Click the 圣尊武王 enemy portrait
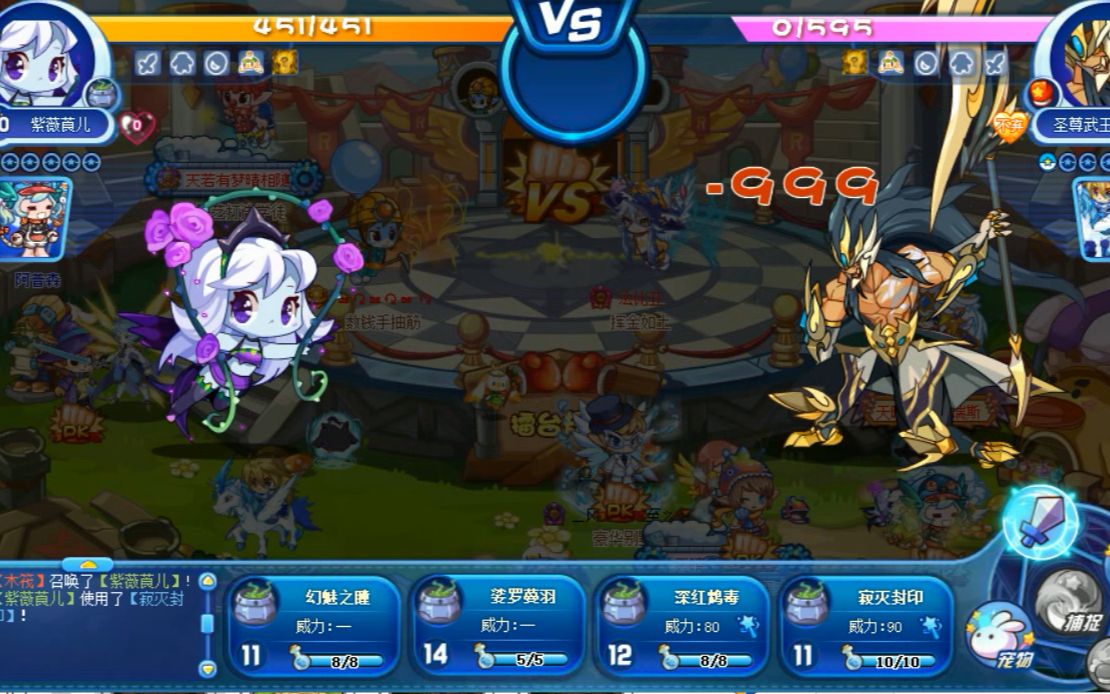 1078,50
